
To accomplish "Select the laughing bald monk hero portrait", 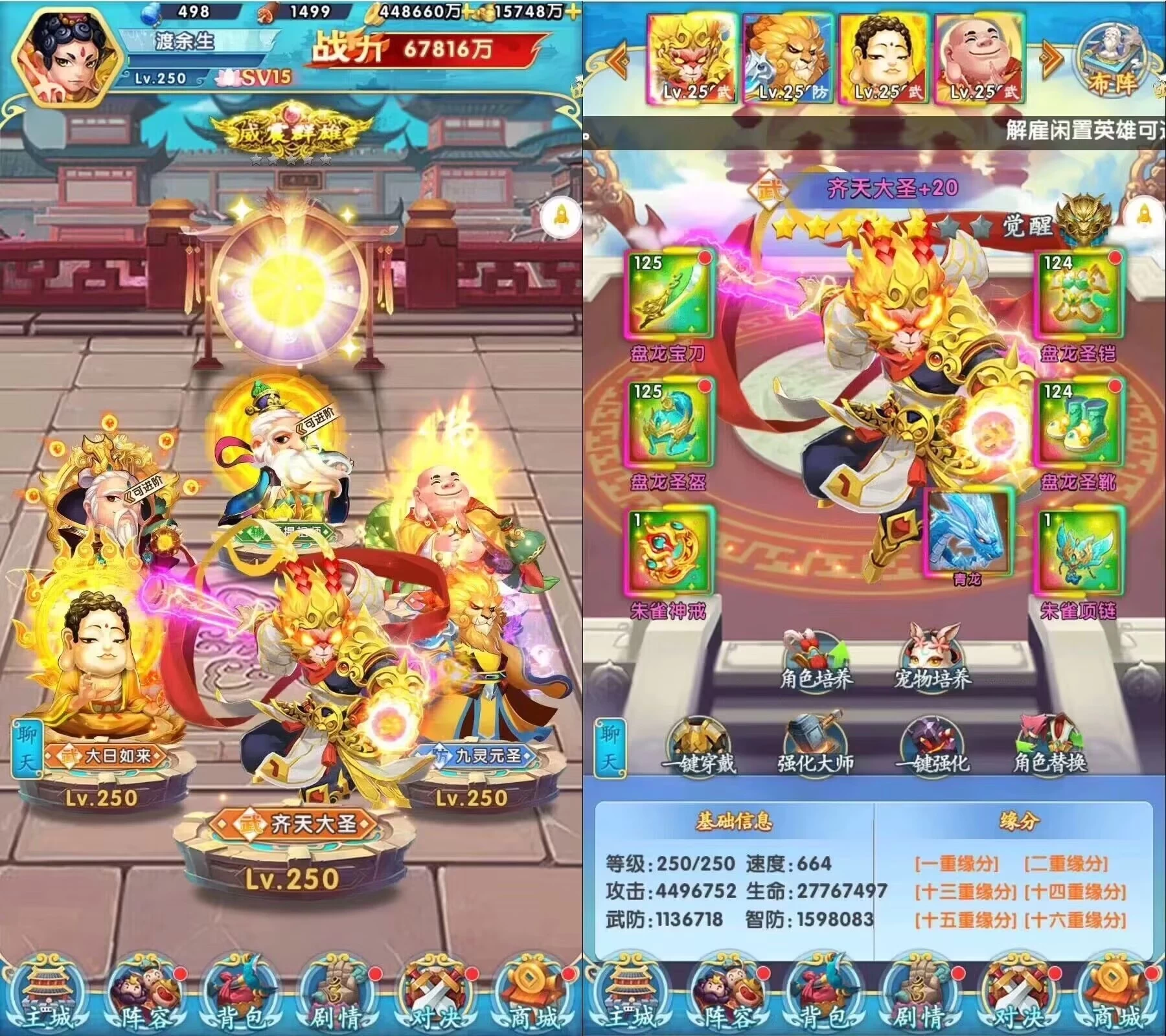I will coord(979,60).
